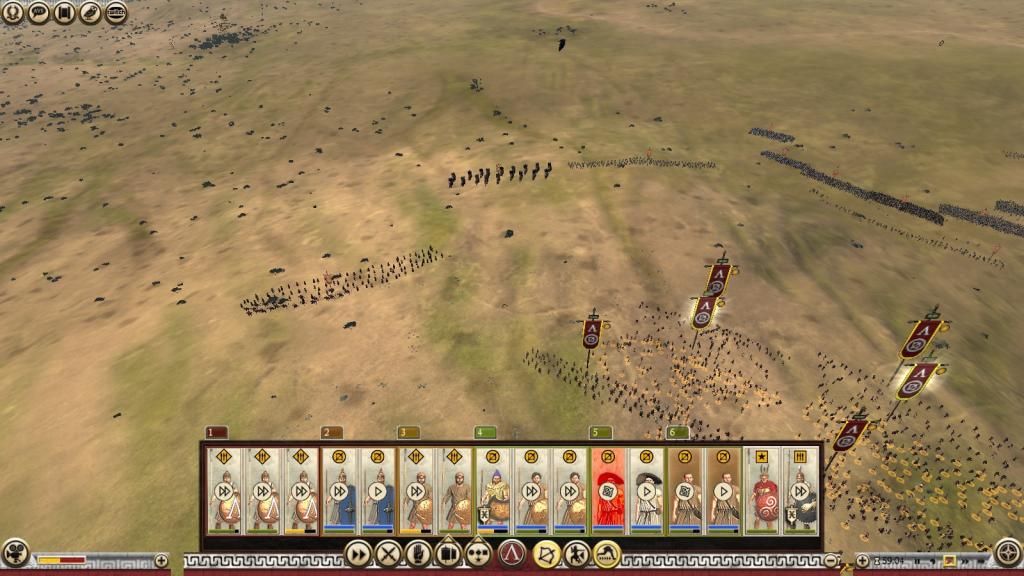The height and width of the screenshot is (576, 1024).
Task: Open the chat speech-bubble button
Action: point(39,13)
